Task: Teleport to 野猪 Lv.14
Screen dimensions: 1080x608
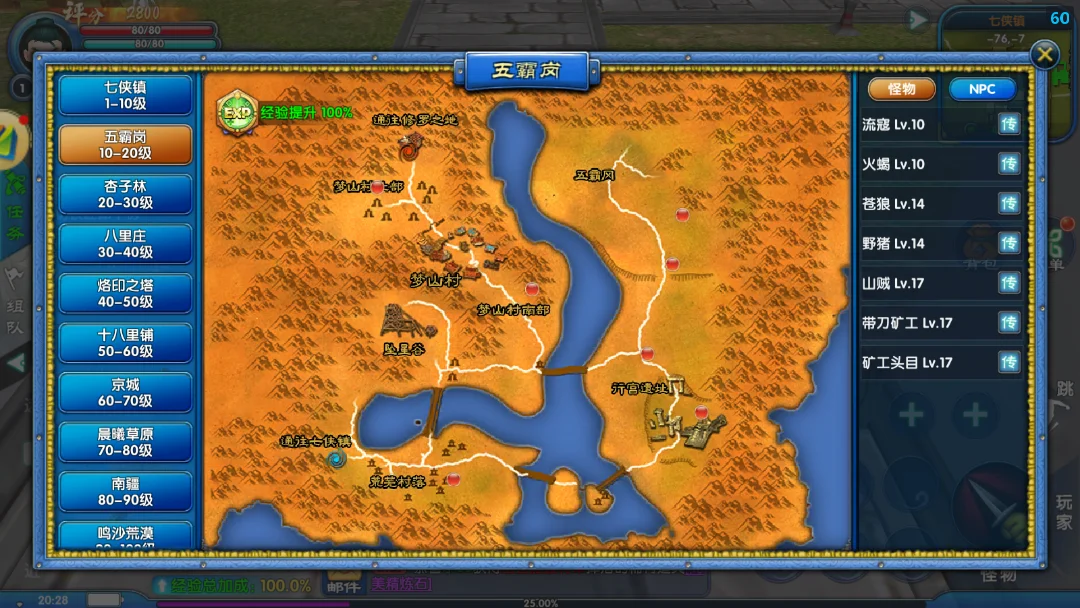Action: (x=1009, y=243)
